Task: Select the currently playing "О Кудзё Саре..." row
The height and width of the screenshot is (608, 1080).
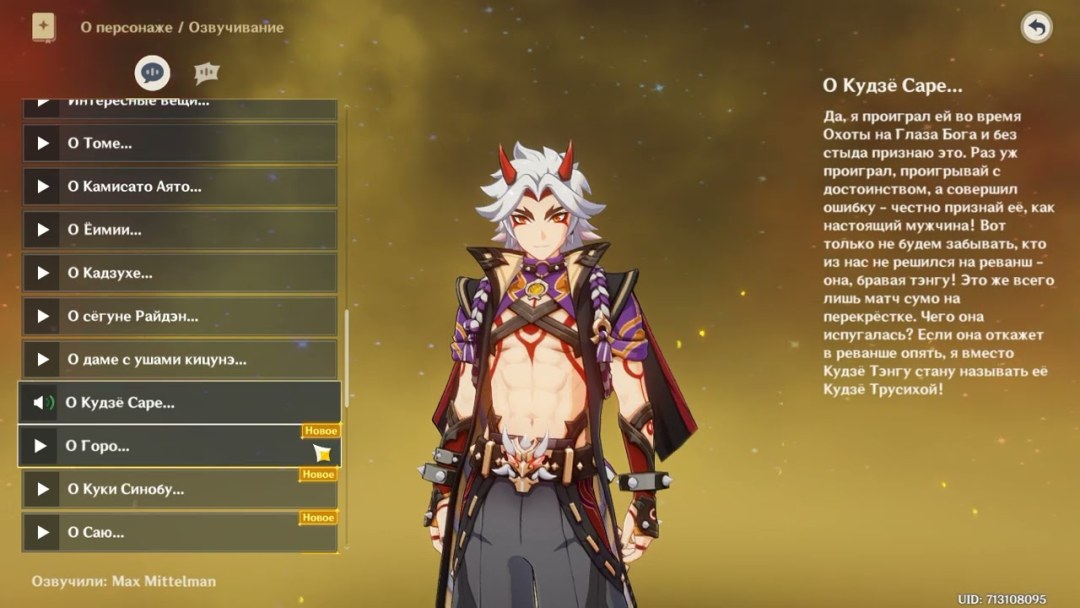Action: pyautogui.click(x=180, y=403)
